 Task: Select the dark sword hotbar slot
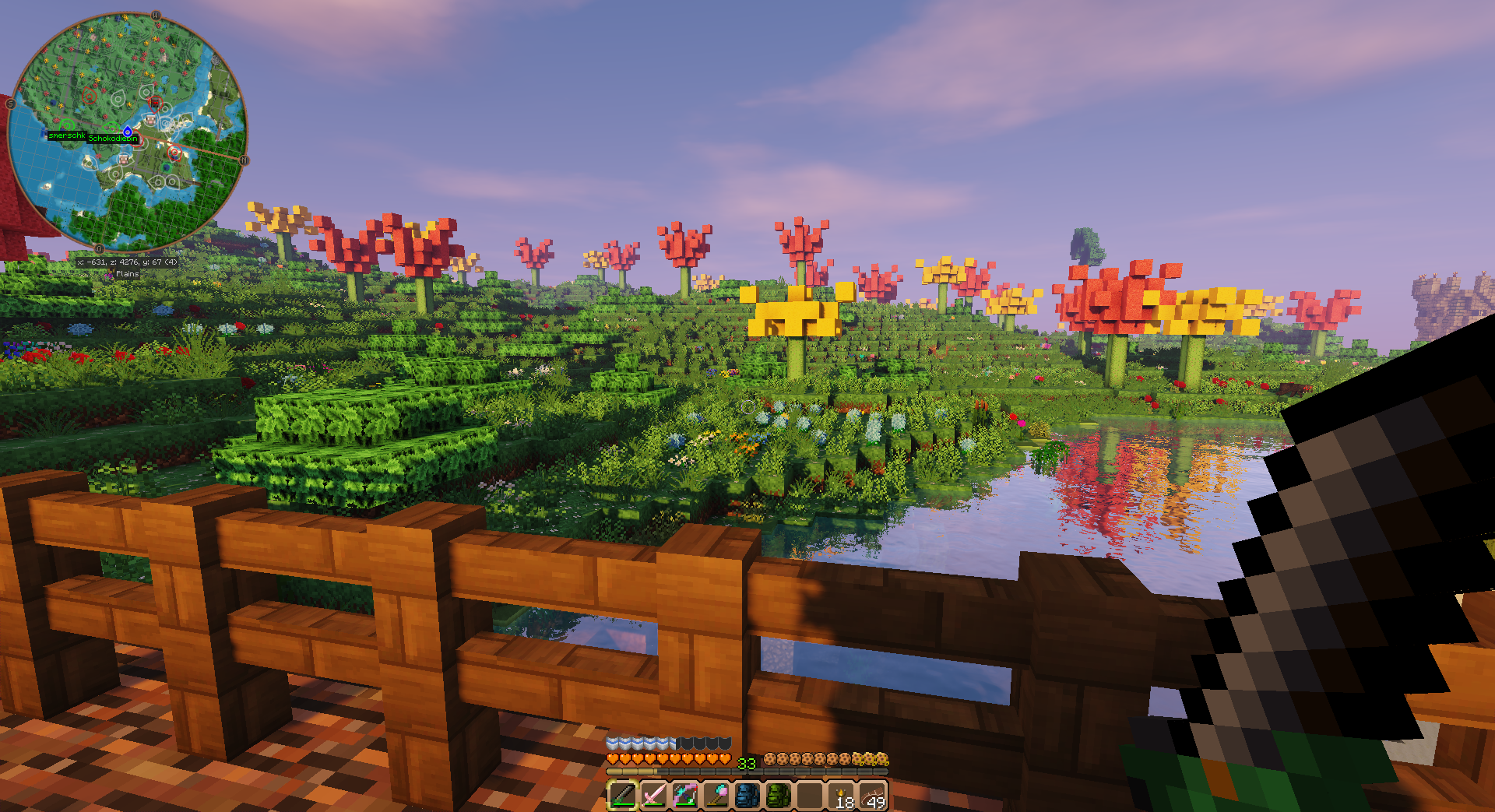pyautogui.click(x=623, y=795)
